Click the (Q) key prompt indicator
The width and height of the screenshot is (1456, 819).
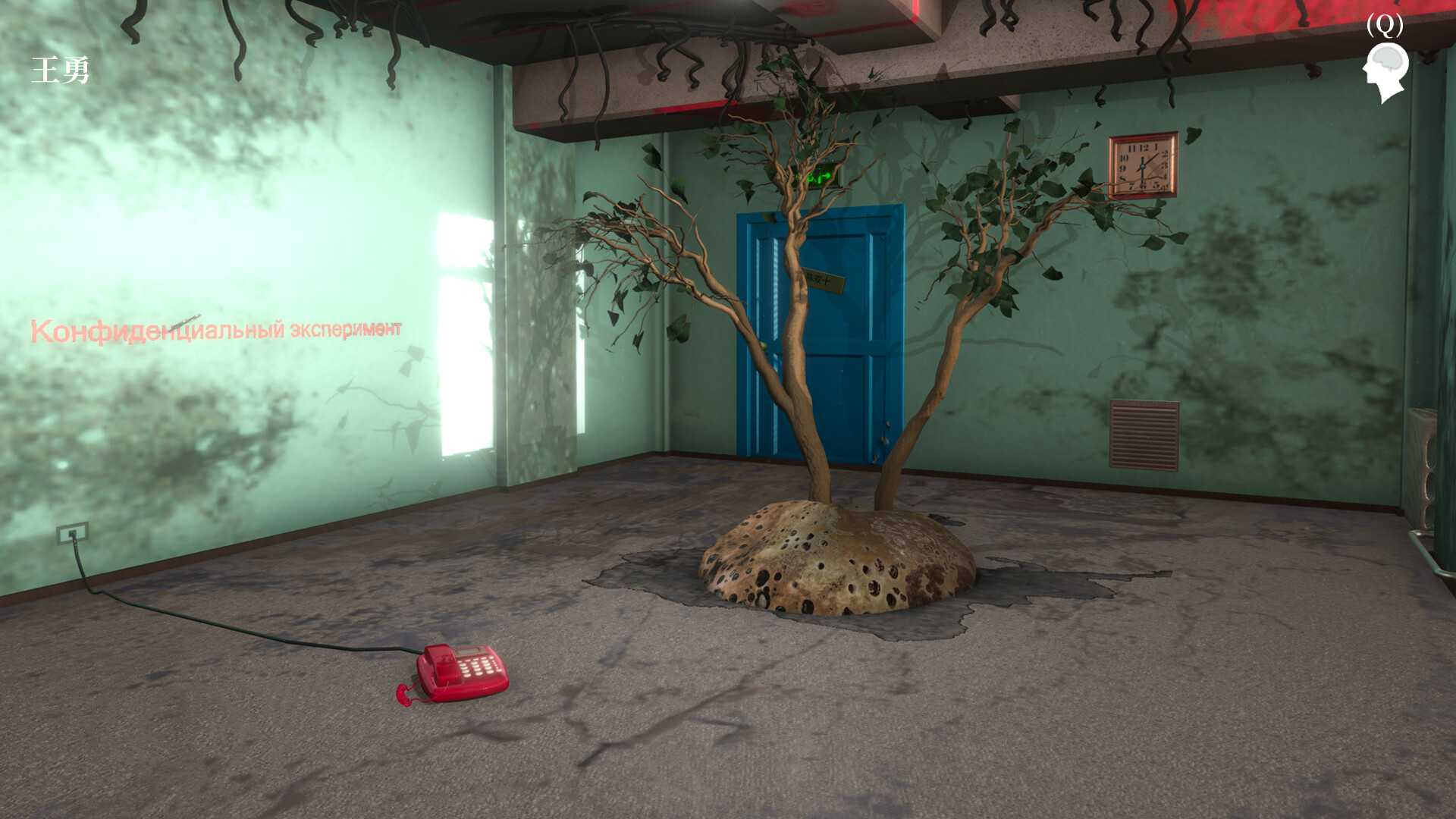pos(1385,24)
